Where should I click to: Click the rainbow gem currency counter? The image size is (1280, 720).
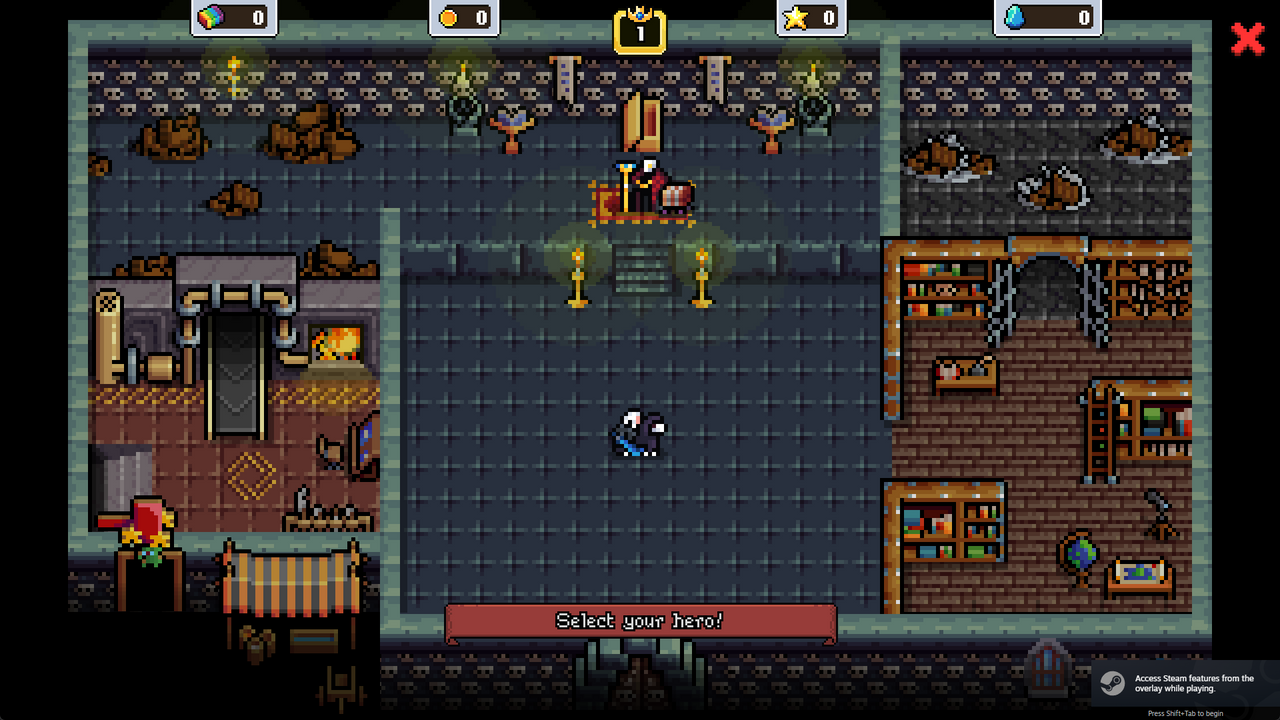pyautogui.click(x=234, y=17)
